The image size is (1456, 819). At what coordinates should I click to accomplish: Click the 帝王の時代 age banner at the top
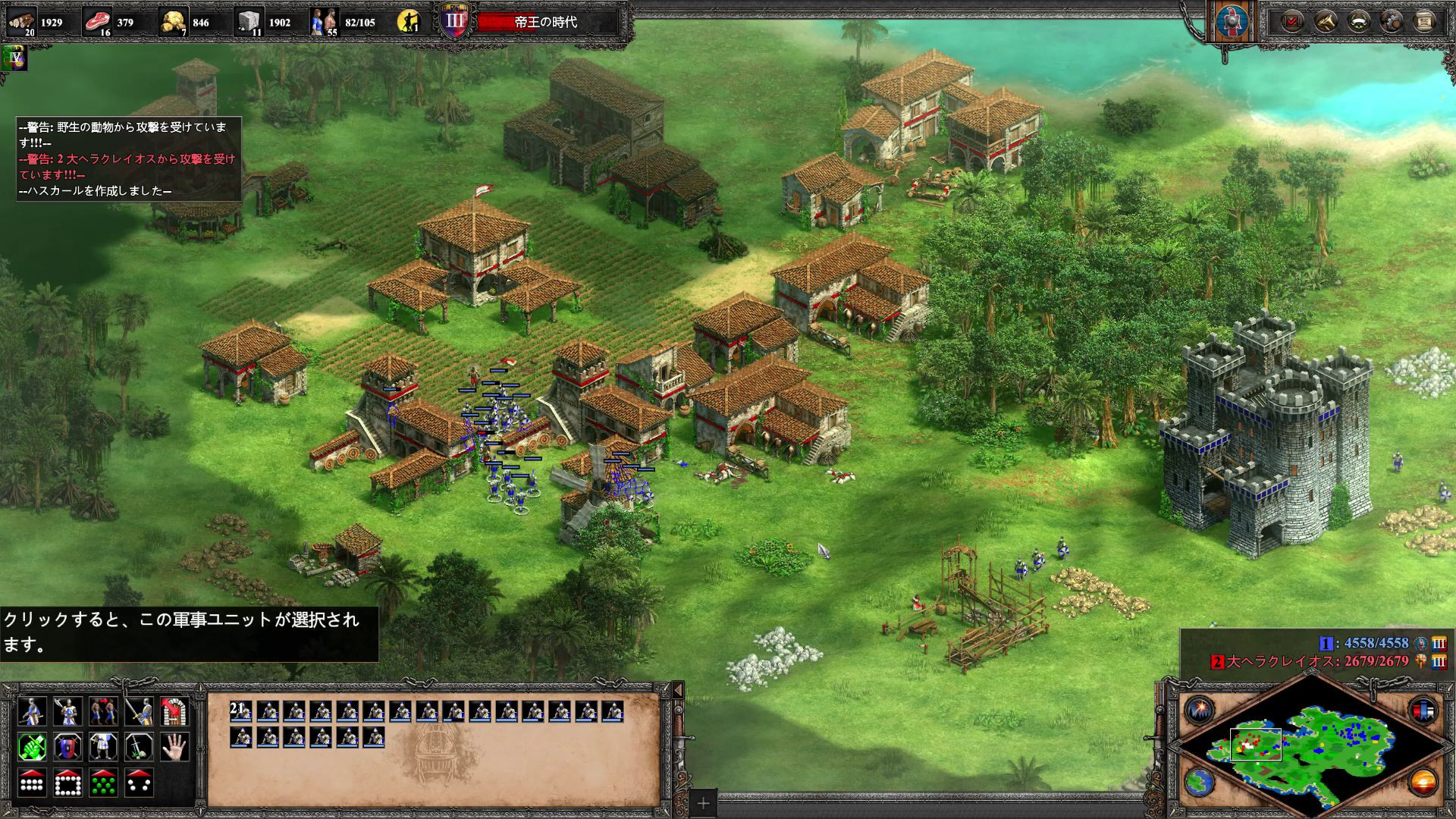(x=544, y=23)
